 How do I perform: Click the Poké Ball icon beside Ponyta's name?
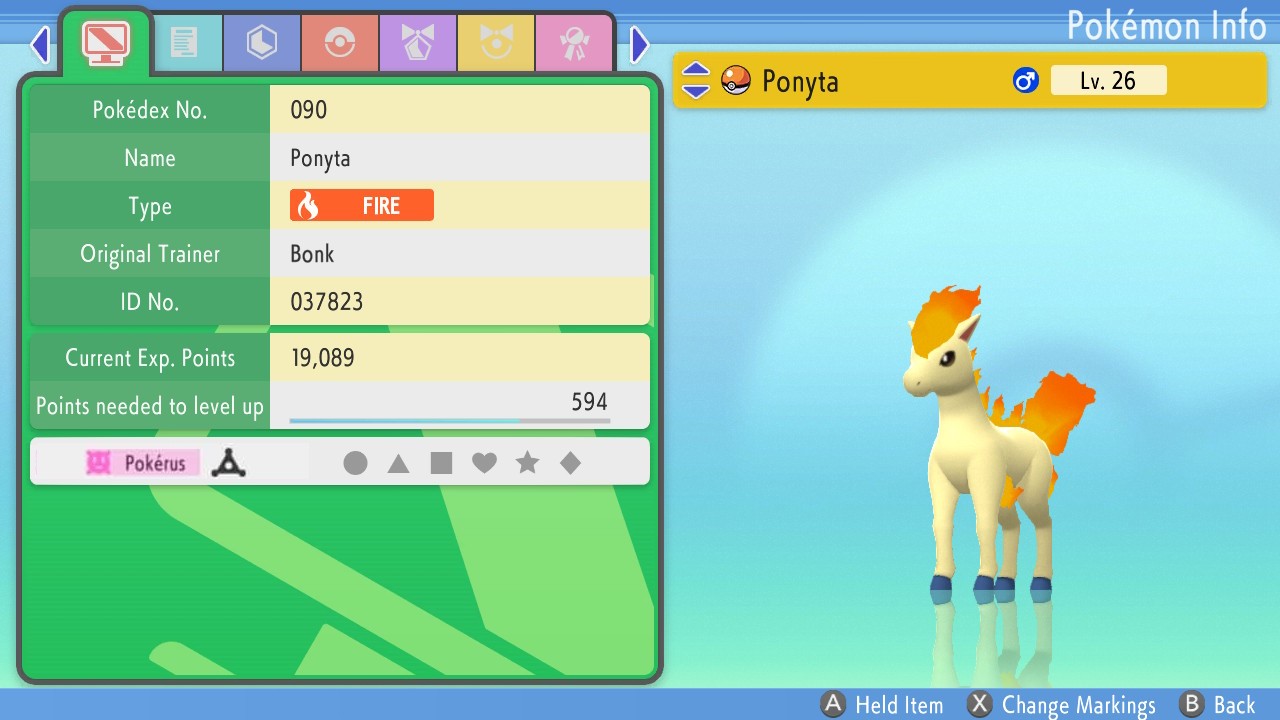(x=735, y=80)
